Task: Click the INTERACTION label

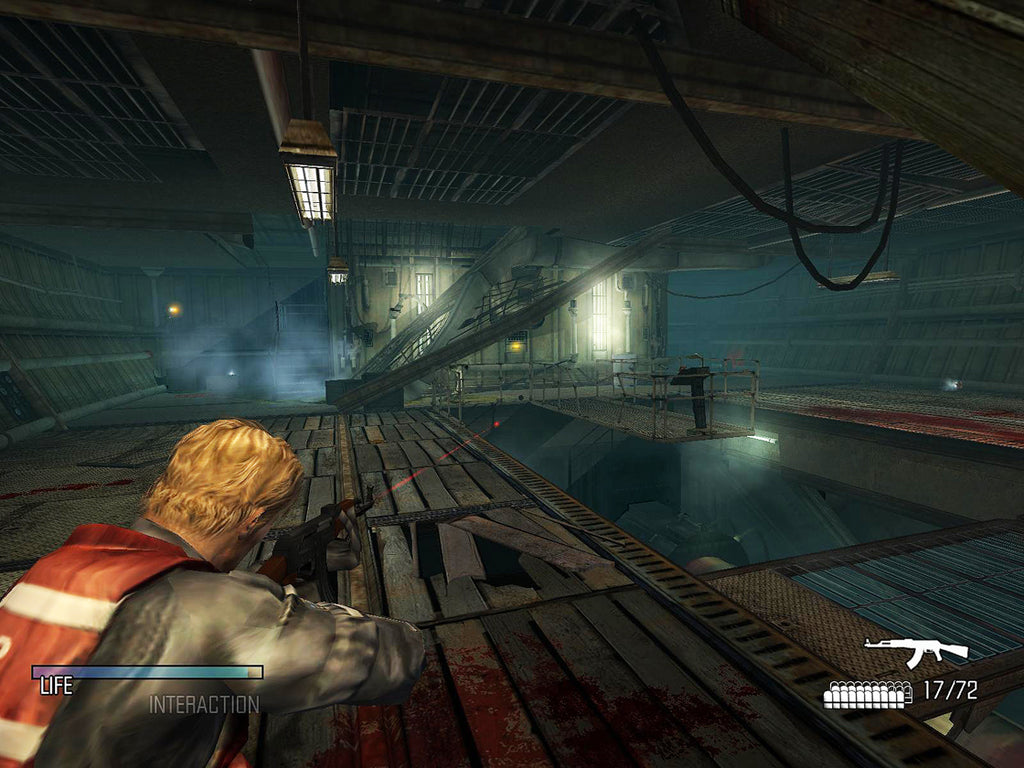Action: [x=204, y=704]
